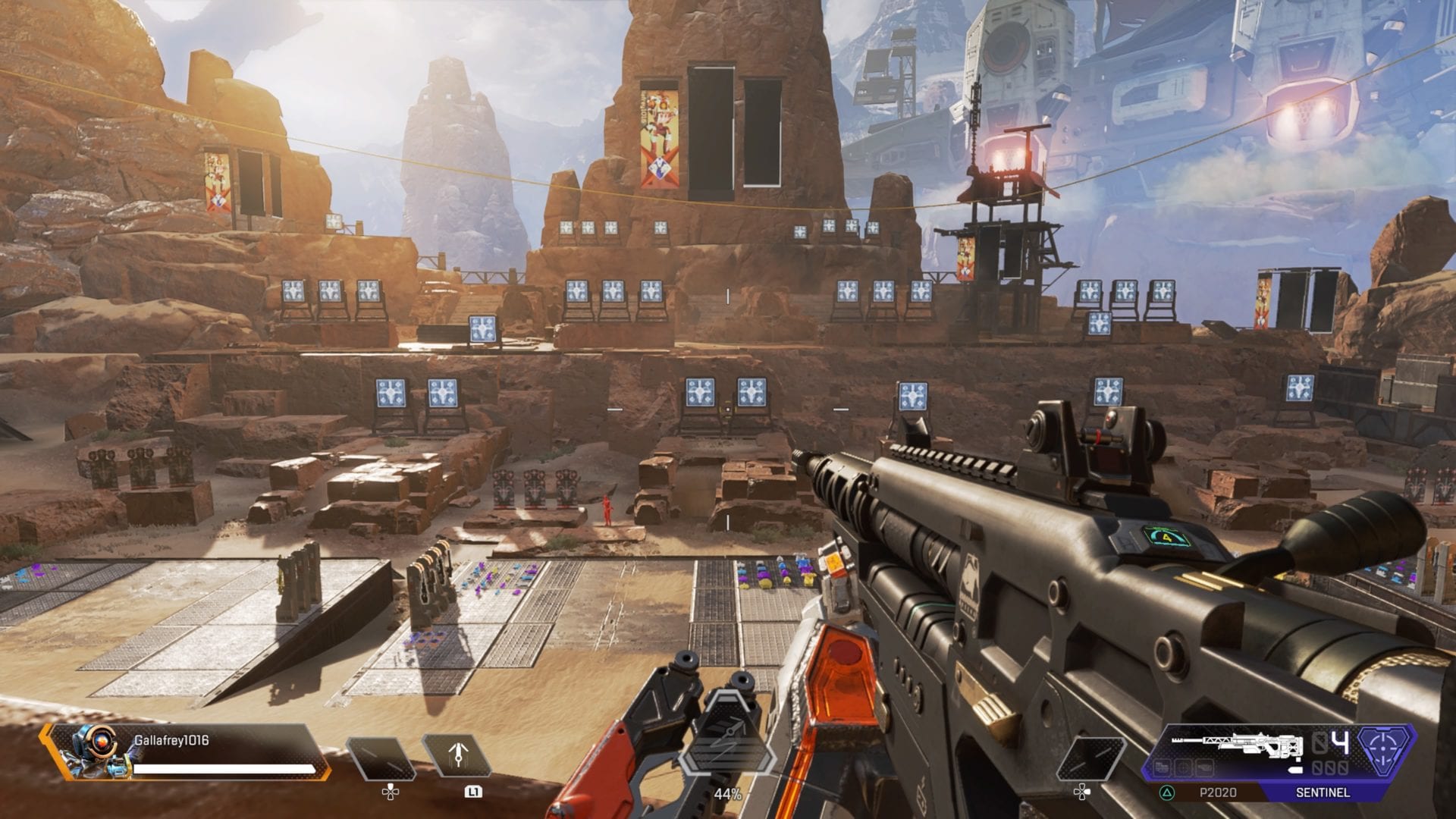Image resolution: width=1456 pixels, height=819 pixels.
Task: Select the Sentinel weapon label
Action: (1322, 792)
